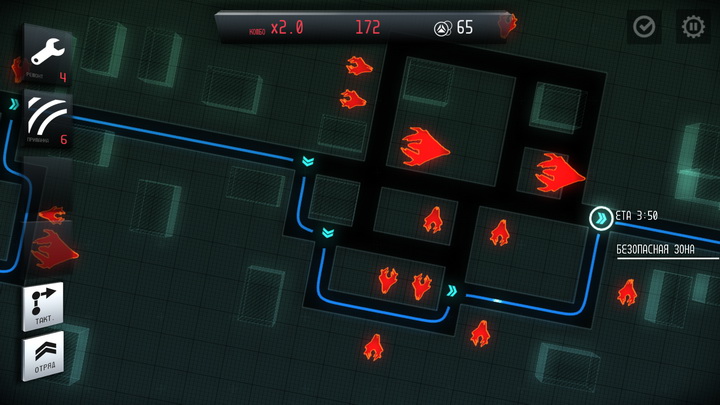Use the wrench repair ability

[x=44, y=56]
